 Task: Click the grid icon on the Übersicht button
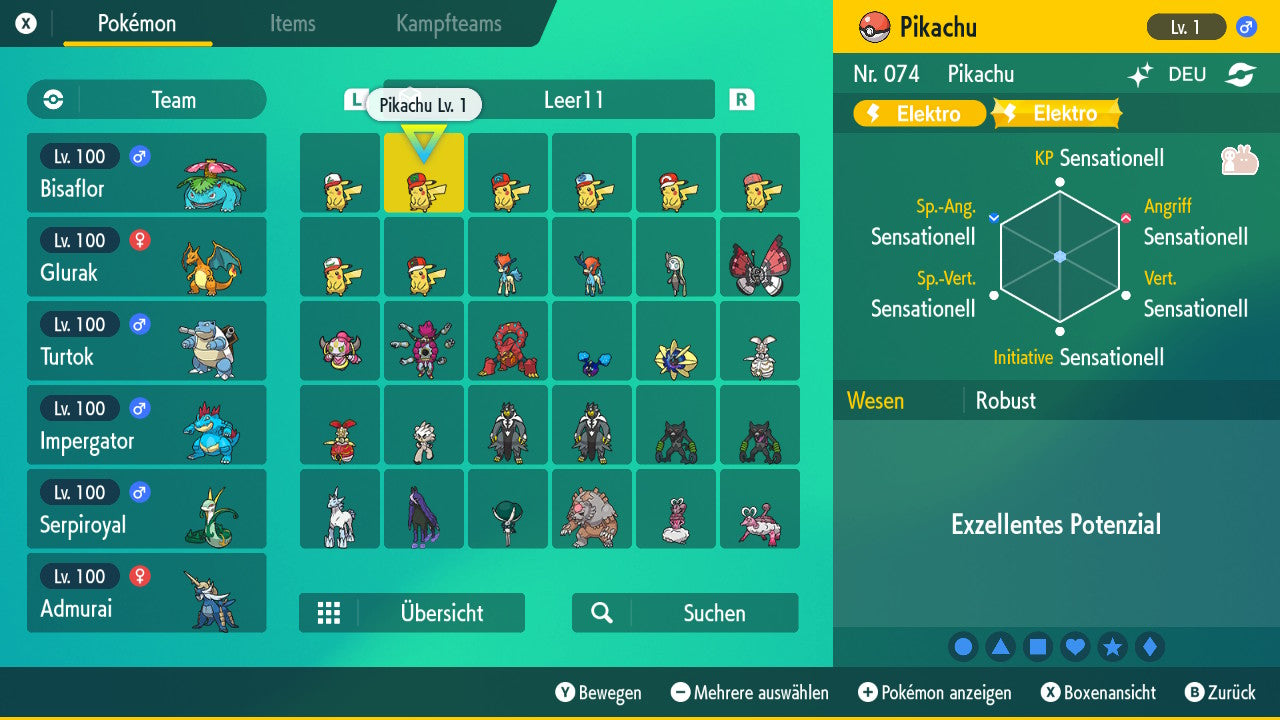pos(330,613)
